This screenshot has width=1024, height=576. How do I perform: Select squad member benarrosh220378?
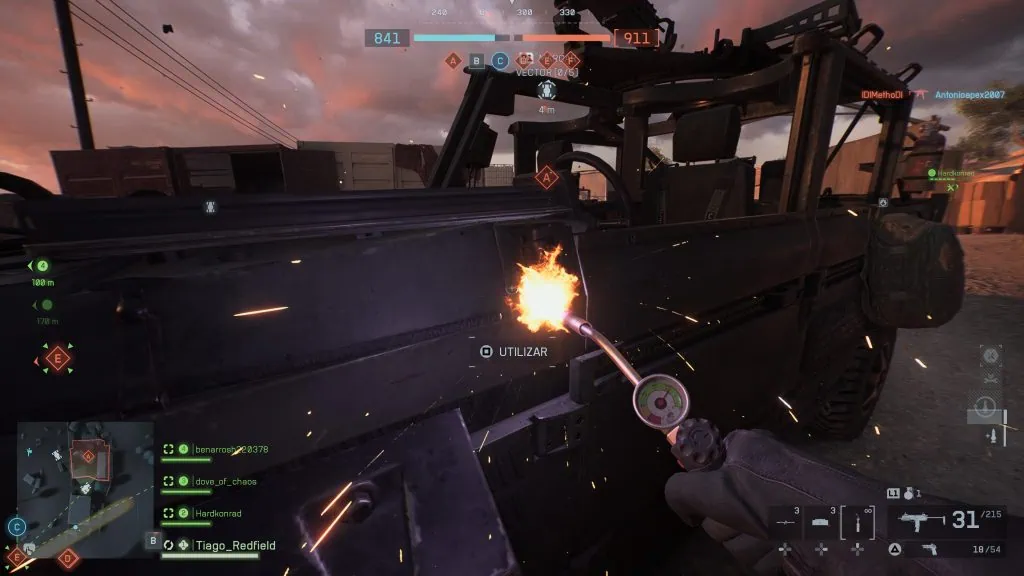pos(229,449)
